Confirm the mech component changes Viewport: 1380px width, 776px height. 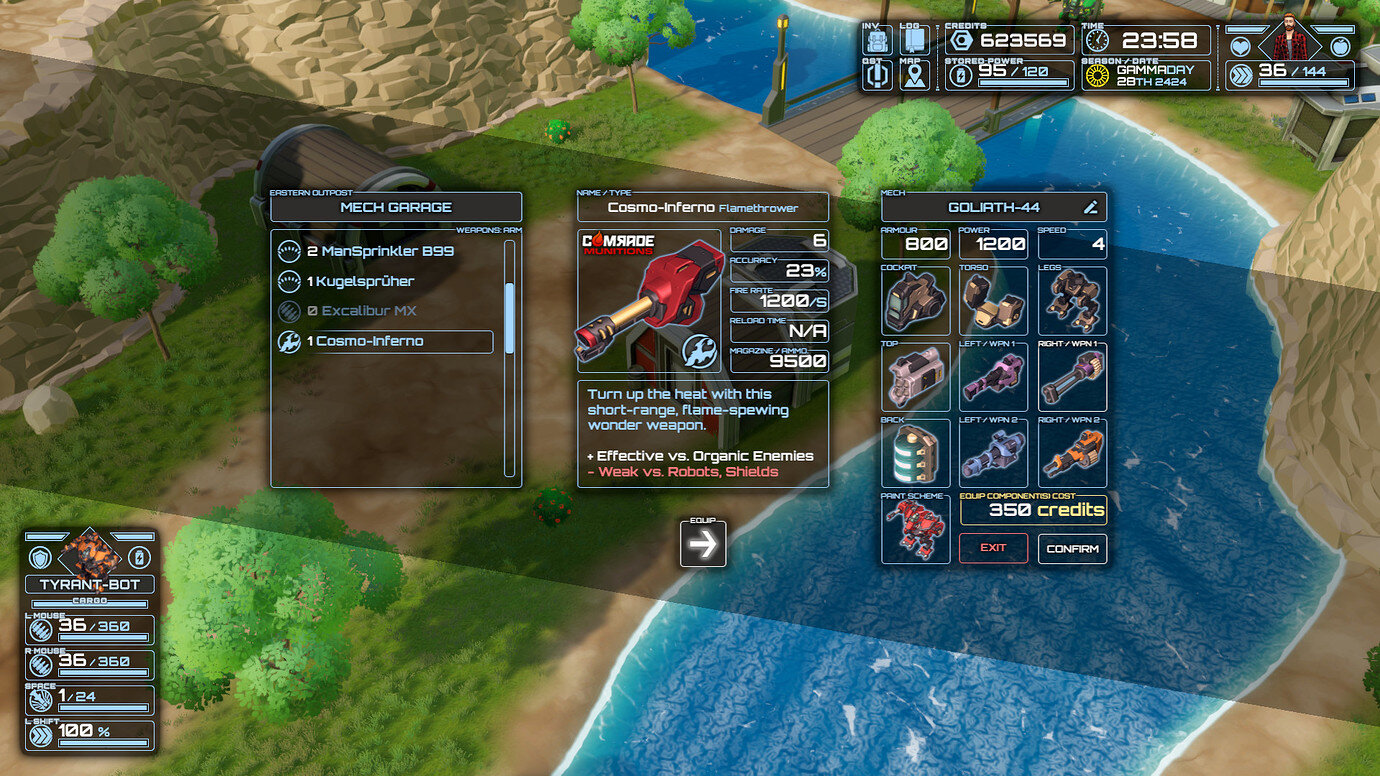coord(1072,549)
